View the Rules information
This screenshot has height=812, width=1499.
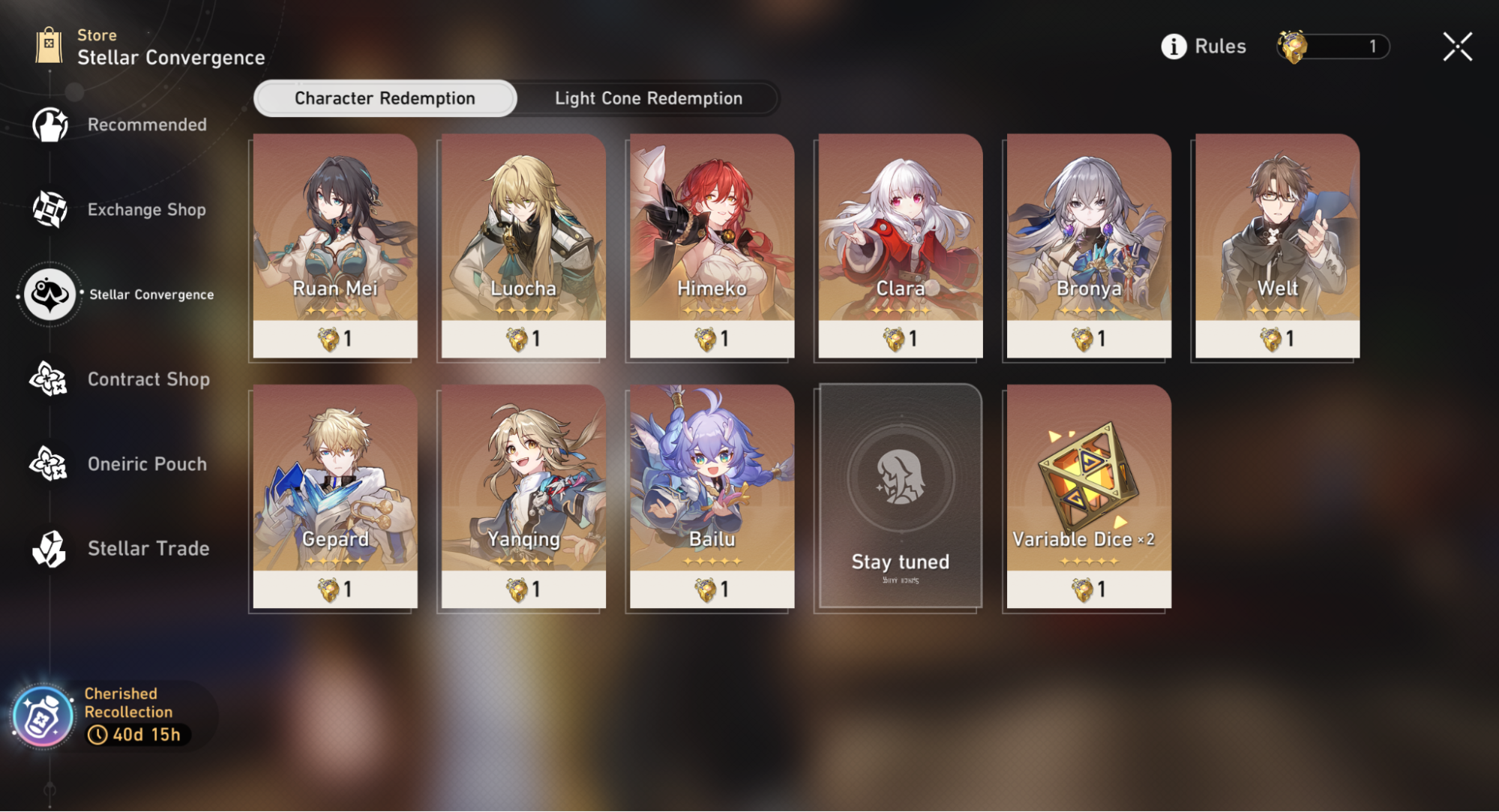(x=1204, y=46)
